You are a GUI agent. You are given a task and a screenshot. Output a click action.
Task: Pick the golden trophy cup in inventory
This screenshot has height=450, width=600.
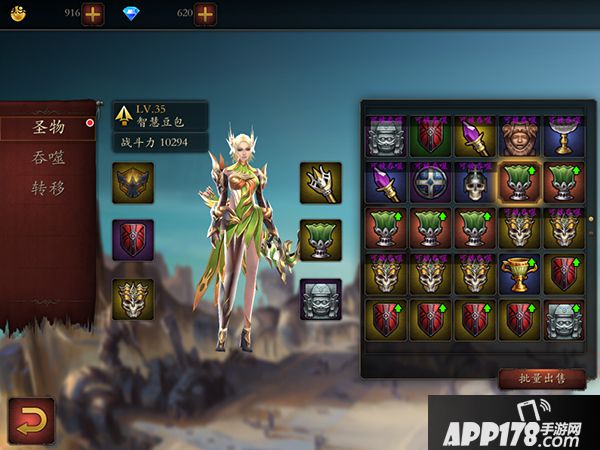[x=519, y=273]
